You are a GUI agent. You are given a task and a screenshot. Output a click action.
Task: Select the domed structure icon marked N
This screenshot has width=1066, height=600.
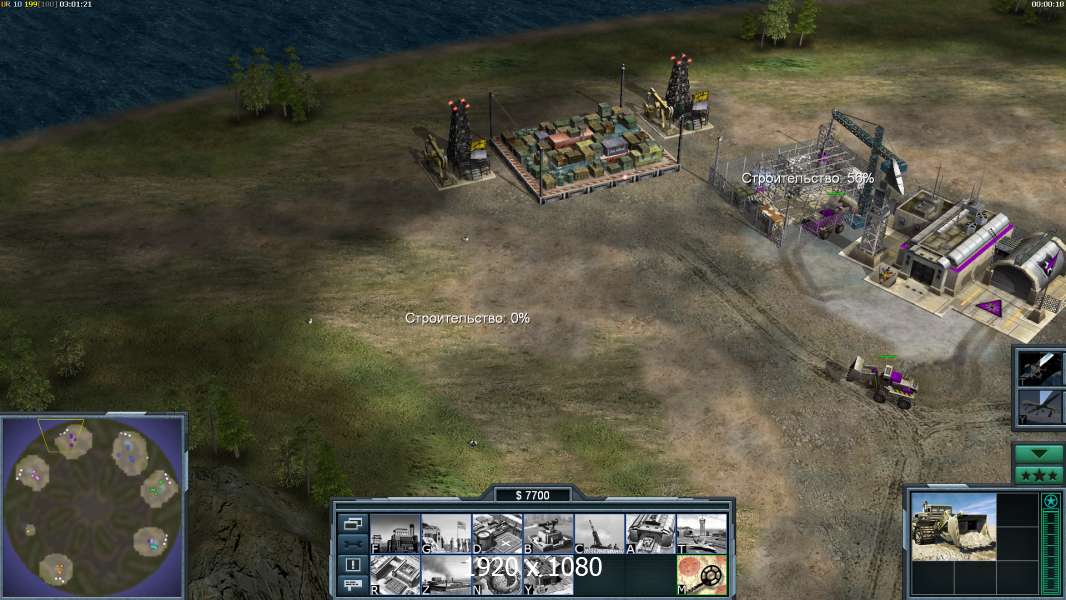tap(497, 575)
